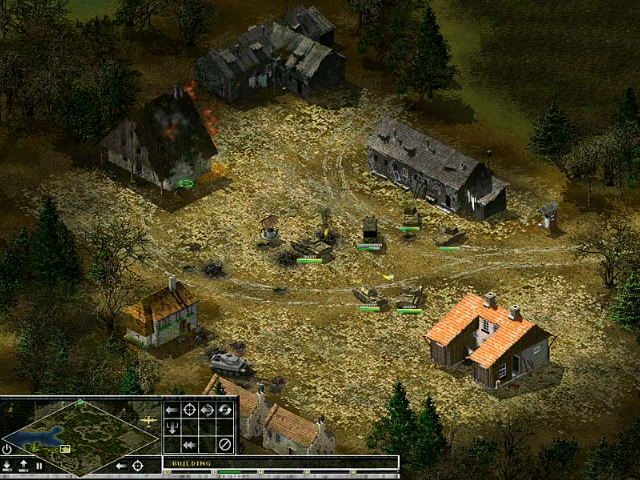Choose the forked down-arrow command
640x480 pixels.
[171, 427]
